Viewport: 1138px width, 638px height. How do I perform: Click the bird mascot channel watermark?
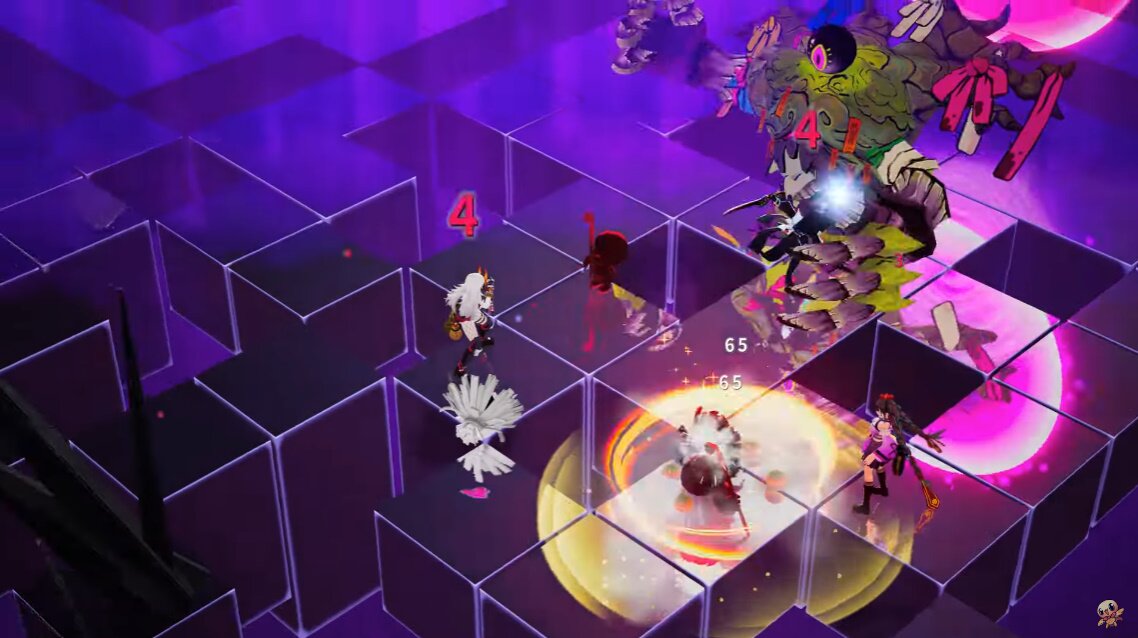click(x=1108, y=613)
